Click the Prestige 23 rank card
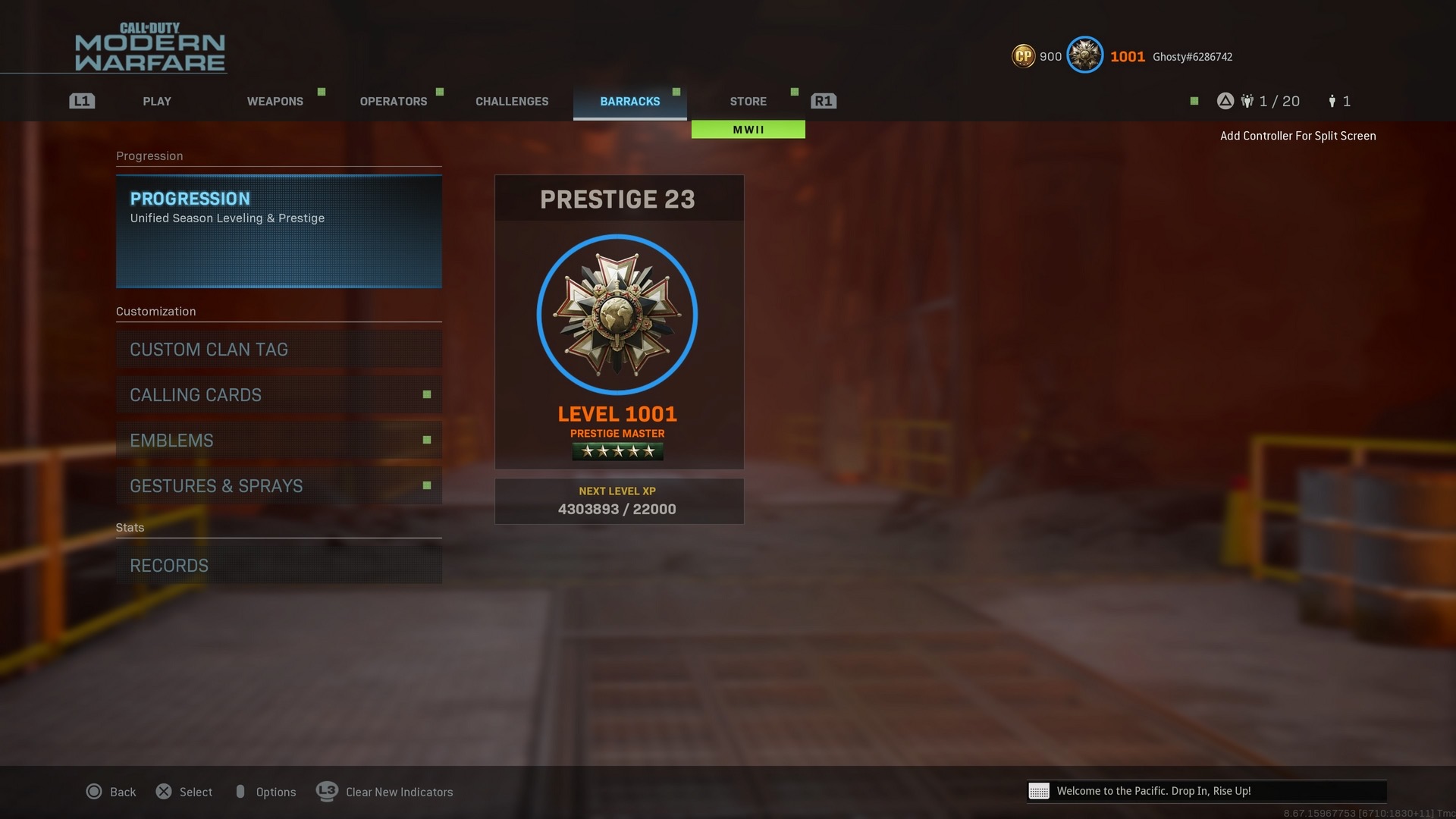The image size is (1456, 819). [x=618, y=322]
